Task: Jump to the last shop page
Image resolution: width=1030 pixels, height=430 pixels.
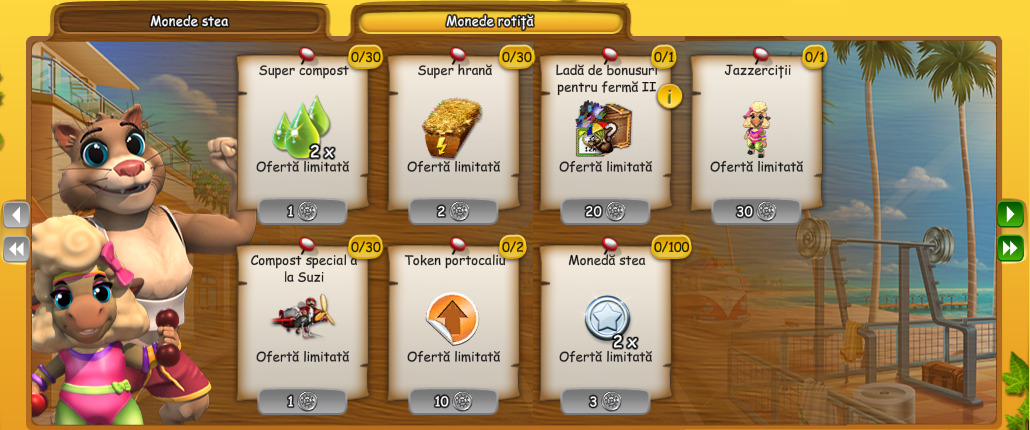Action: (x=1010, y=248)
